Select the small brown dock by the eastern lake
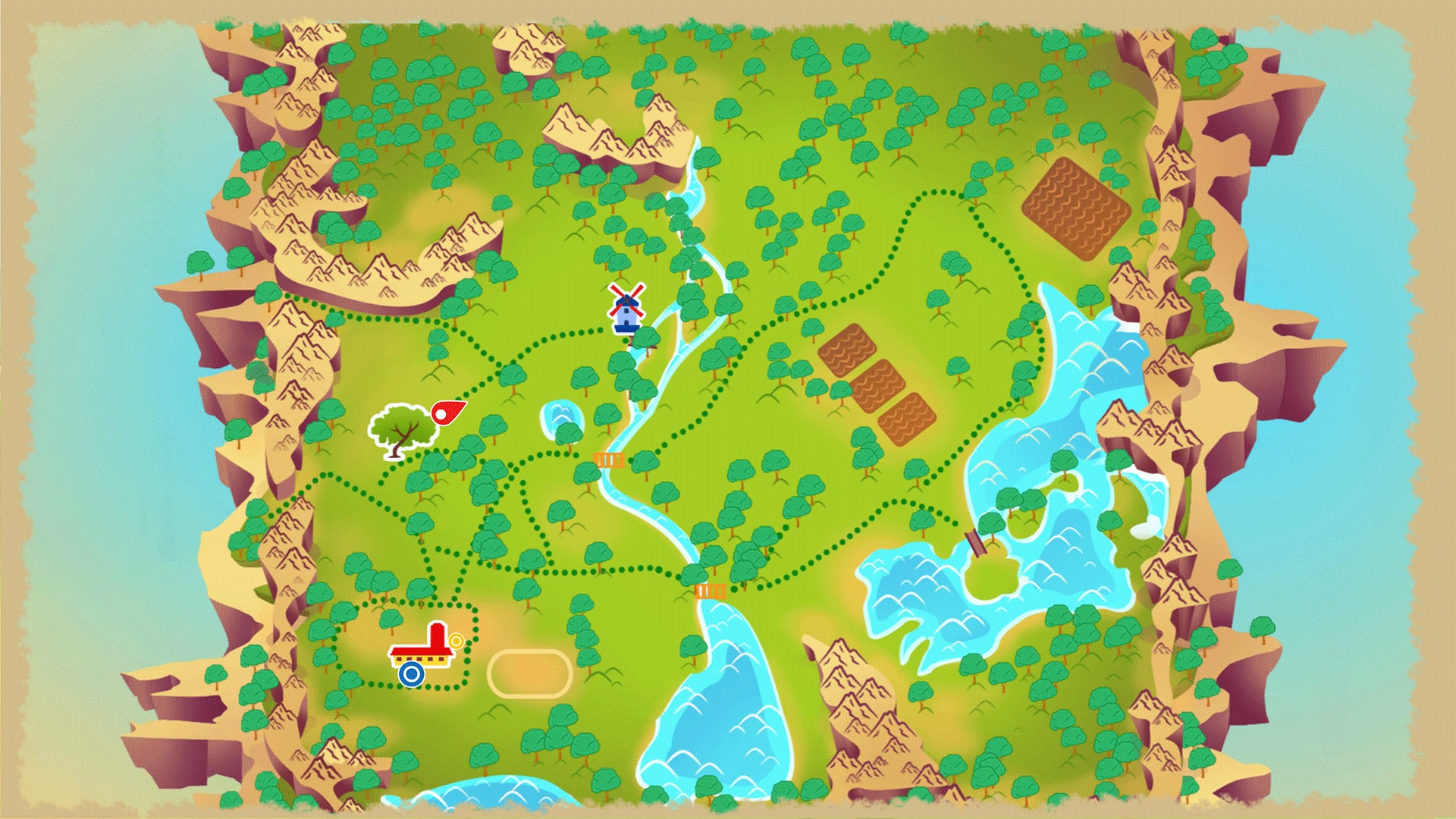1456x819 pixels. (x=974, y=541)
